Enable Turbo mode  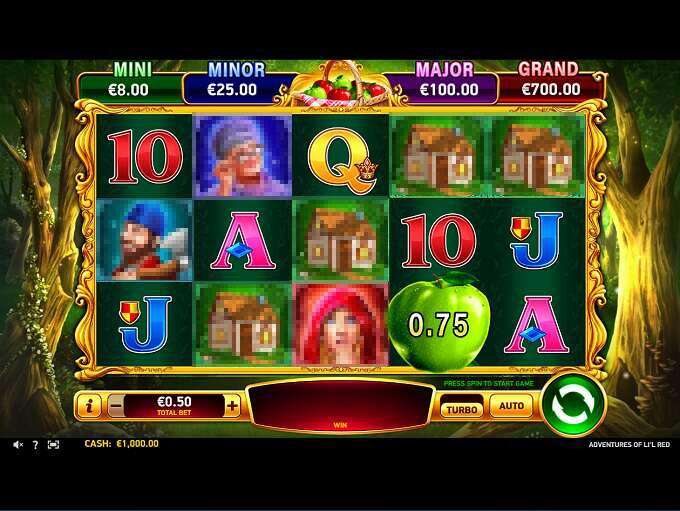pos(462,407)
